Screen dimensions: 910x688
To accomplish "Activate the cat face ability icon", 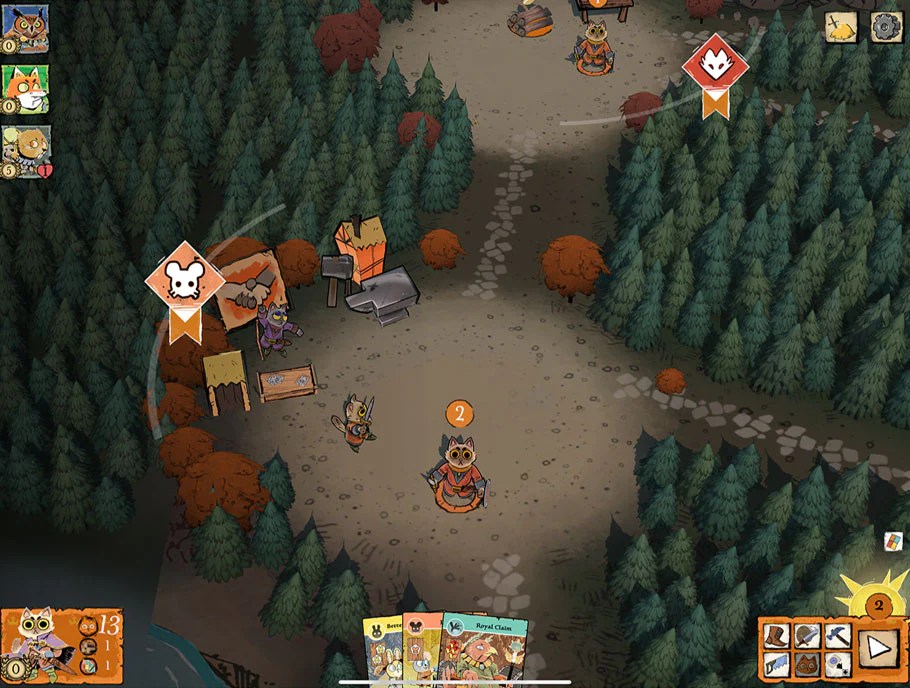I will tap(807, 663).
